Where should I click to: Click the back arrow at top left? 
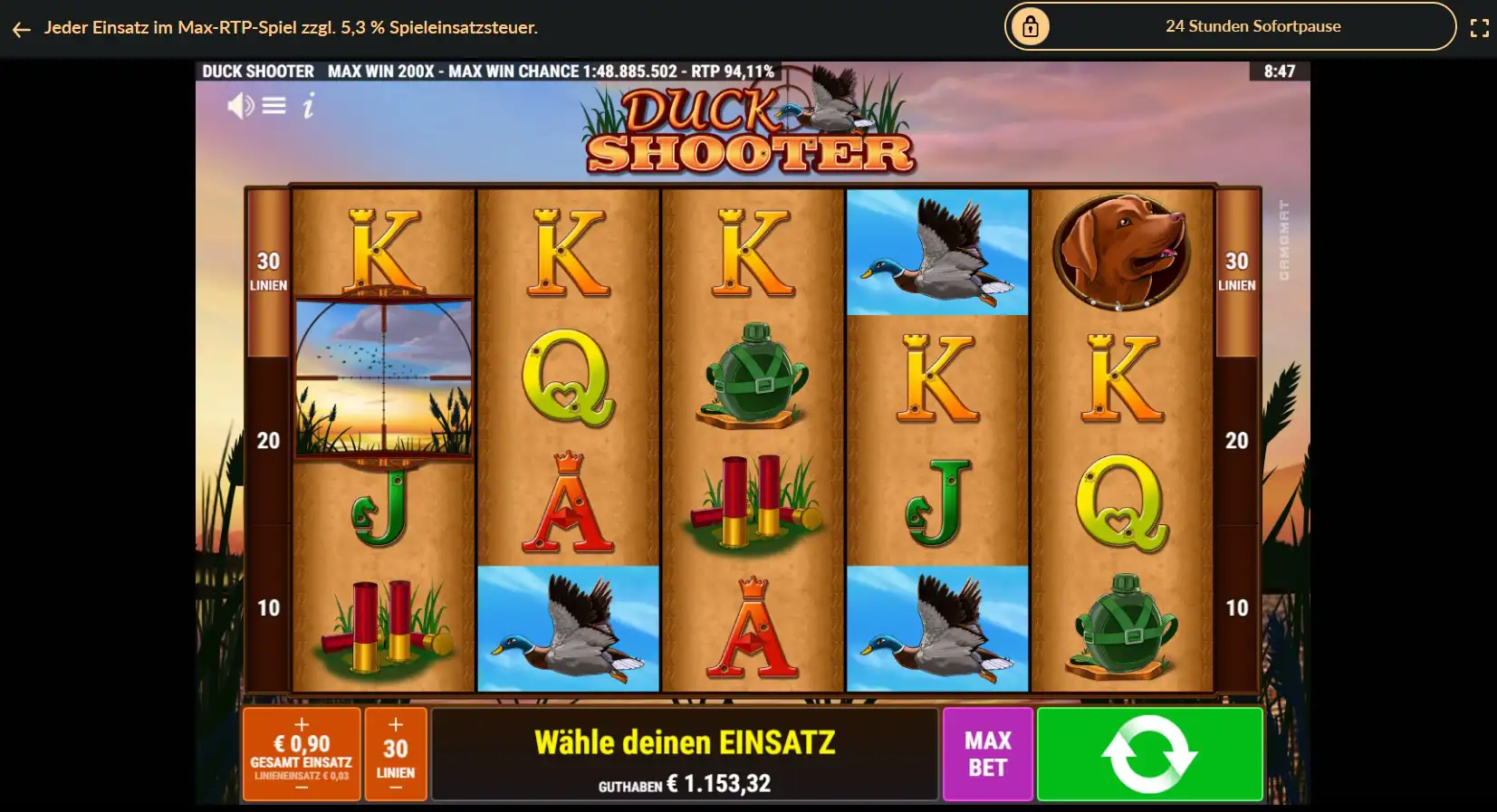21,28
